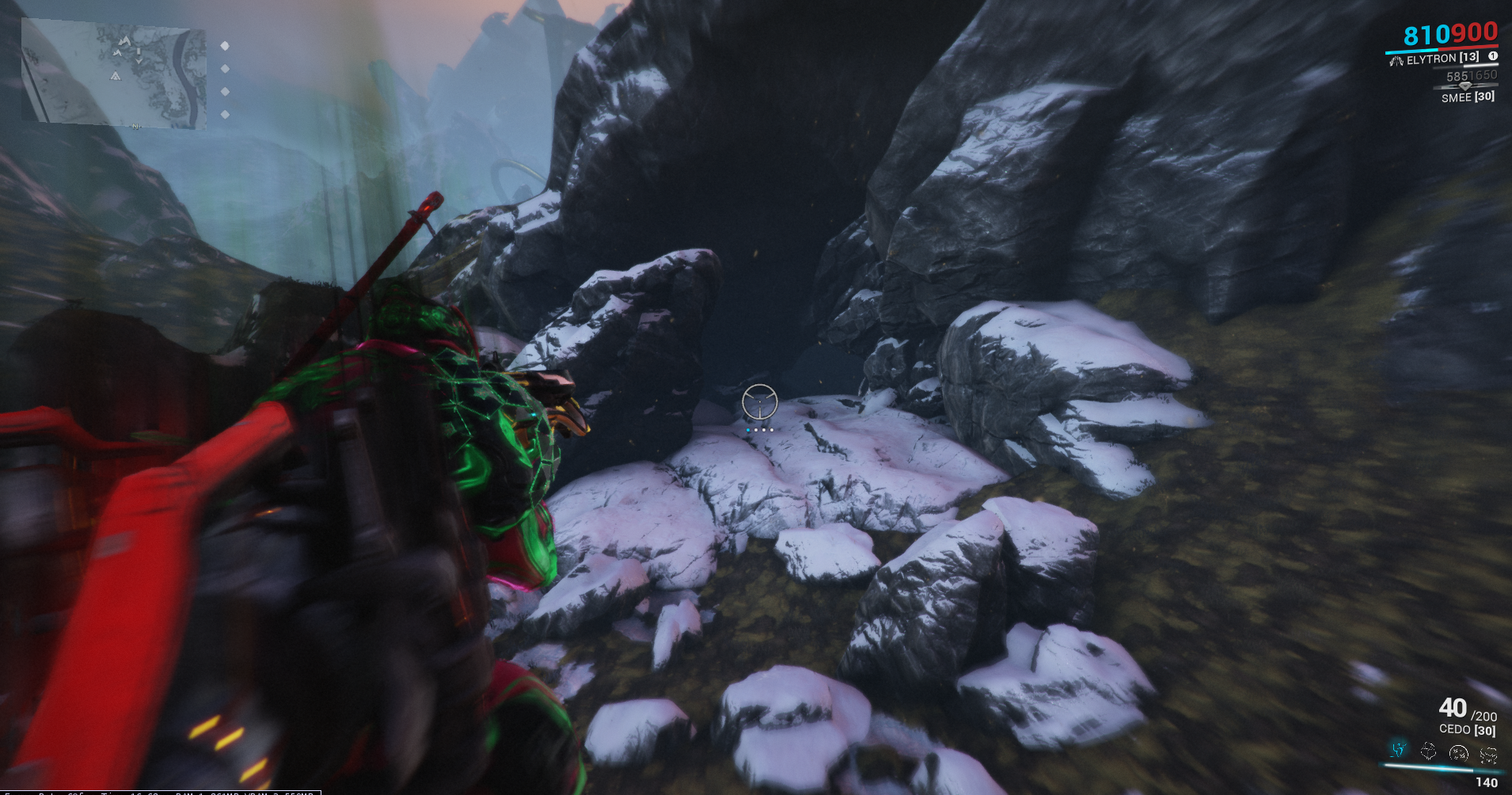1512x795 pixels.
Task: Use the heart-shaped second ability icon
Action: [1428, 751]
